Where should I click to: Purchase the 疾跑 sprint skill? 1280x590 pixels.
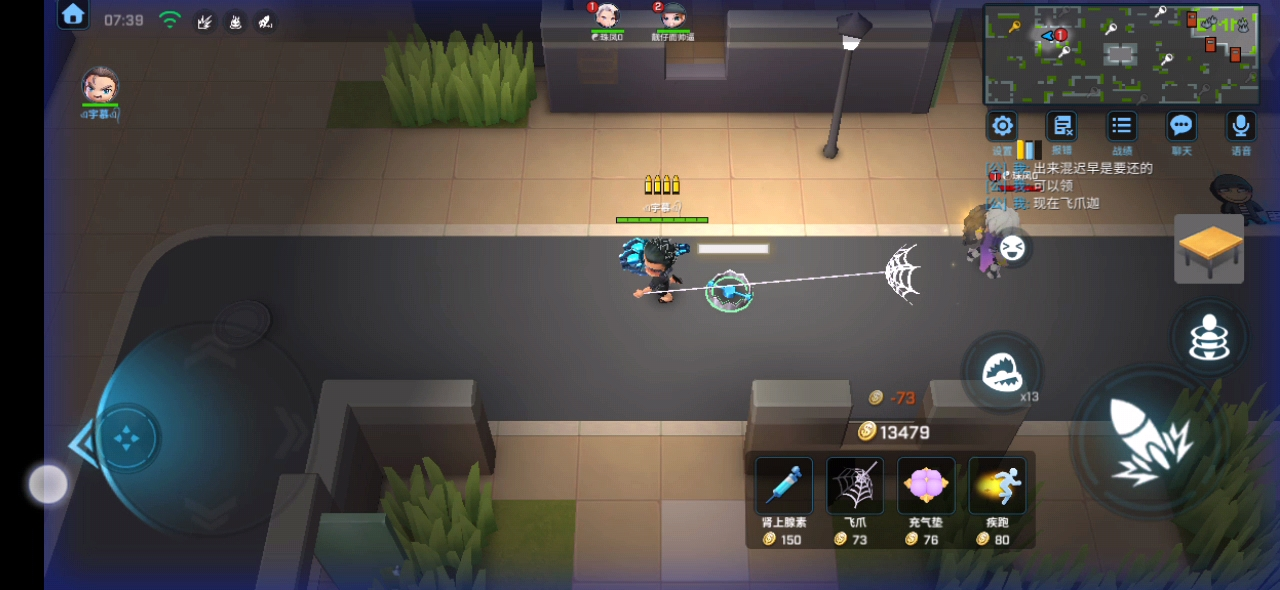(997, 486)
